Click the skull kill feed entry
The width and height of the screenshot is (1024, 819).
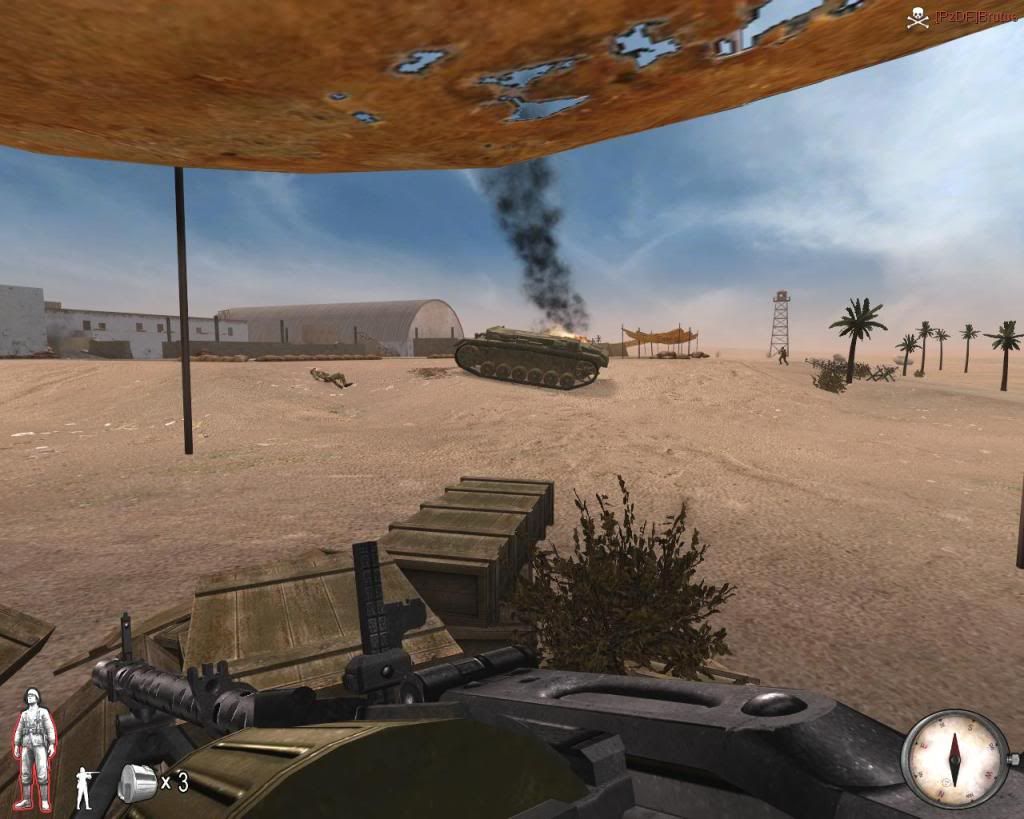917,17
